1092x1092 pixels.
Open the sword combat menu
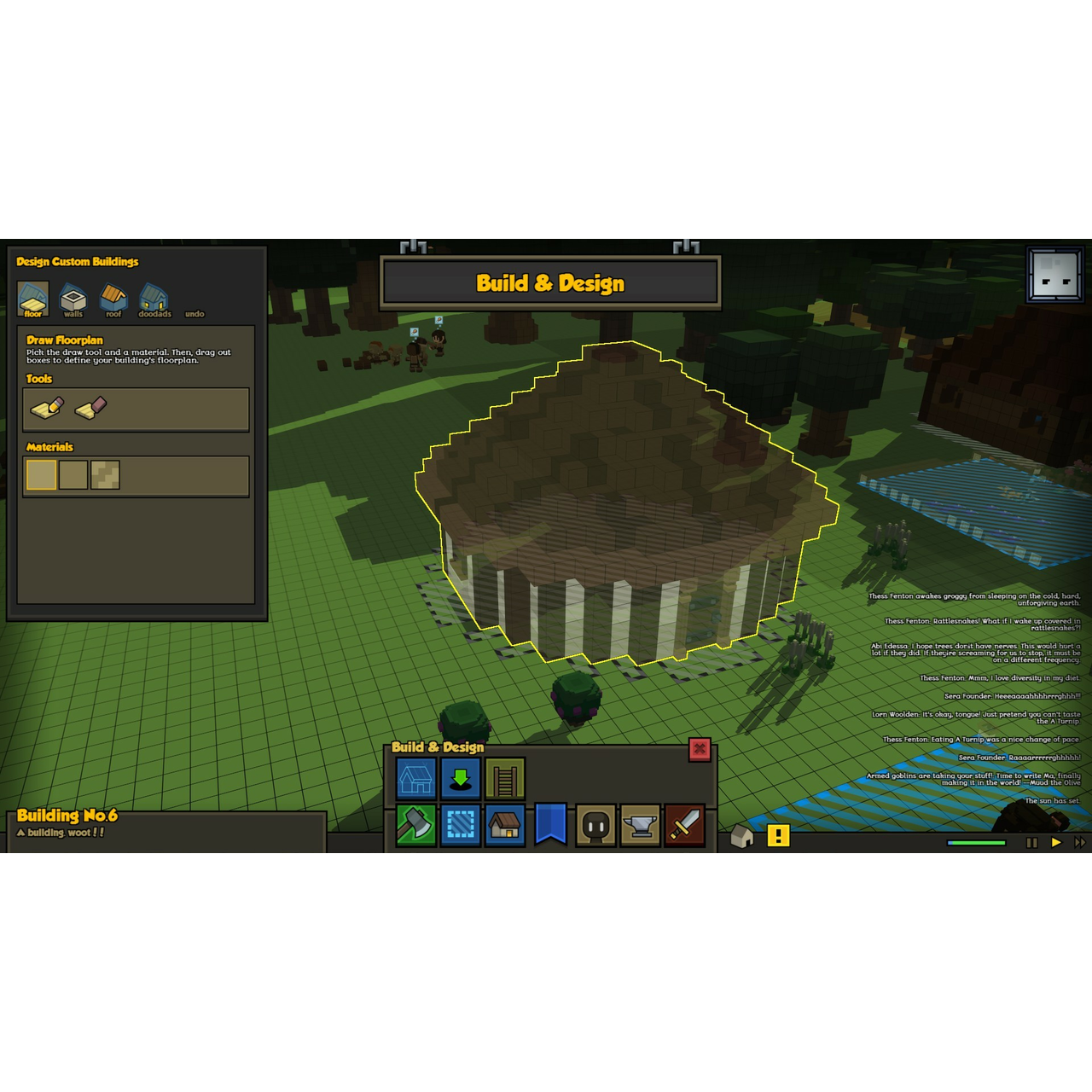point(684,825)
